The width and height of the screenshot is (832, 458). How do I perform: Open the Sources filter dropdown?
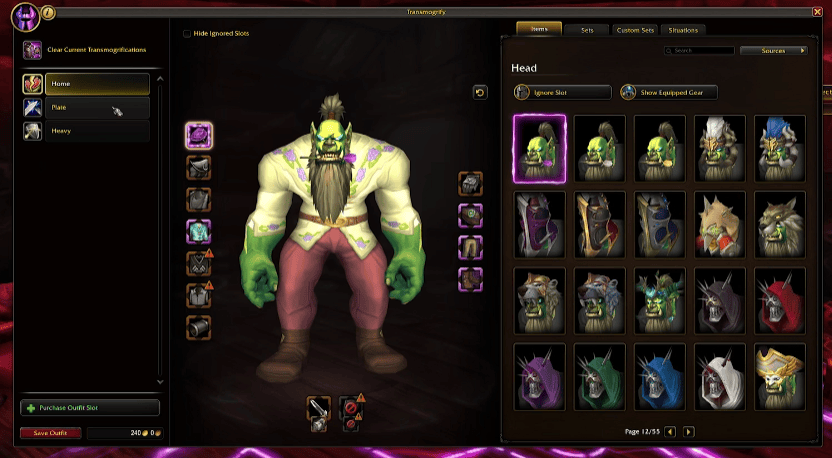[774, 50]
